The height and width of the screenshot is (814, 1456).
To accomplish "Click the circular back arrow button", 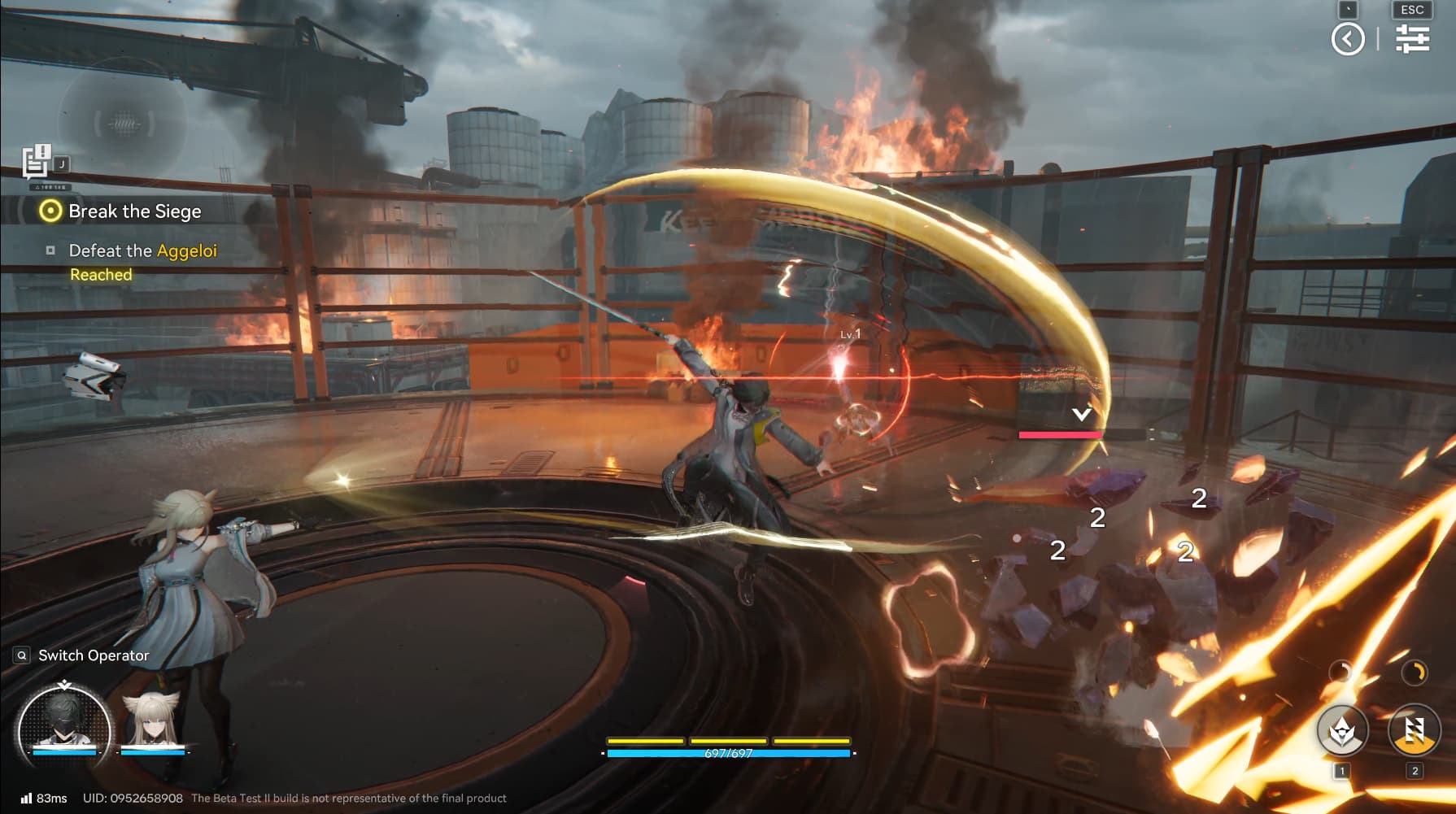I will 1348,39.
